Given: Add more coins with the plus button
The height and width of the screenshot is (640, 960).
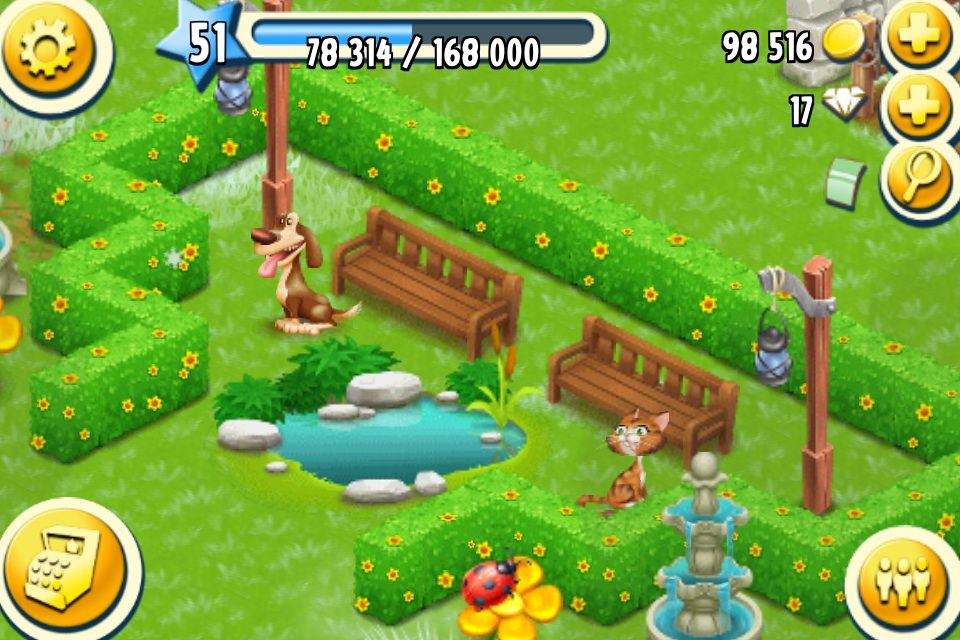Looking at the screenshot, I should point(917,38).
